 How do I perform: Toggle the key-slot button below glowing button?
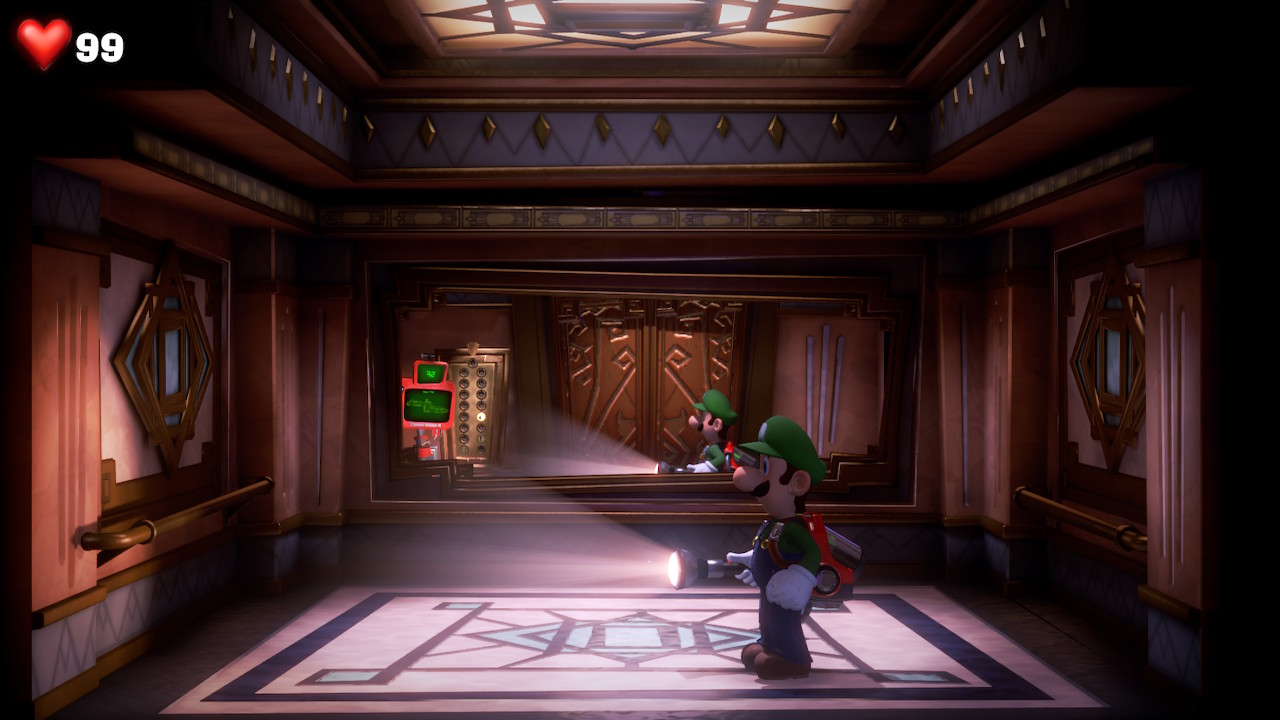click(481, 437)
